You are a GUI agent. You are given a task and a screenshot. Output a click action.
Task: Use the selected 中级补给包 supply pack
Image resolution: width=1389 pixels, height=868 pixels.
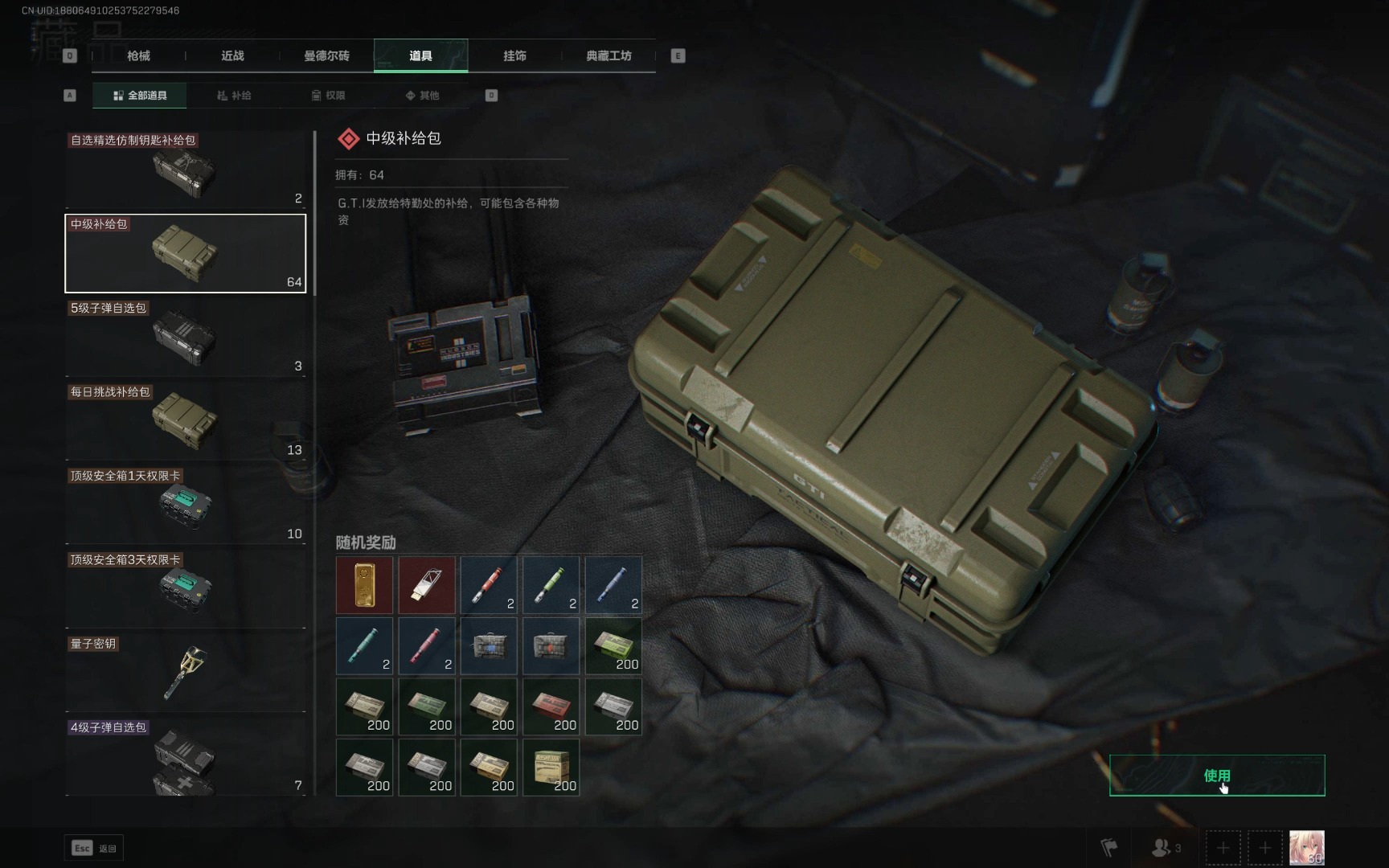click(1216, 776)
